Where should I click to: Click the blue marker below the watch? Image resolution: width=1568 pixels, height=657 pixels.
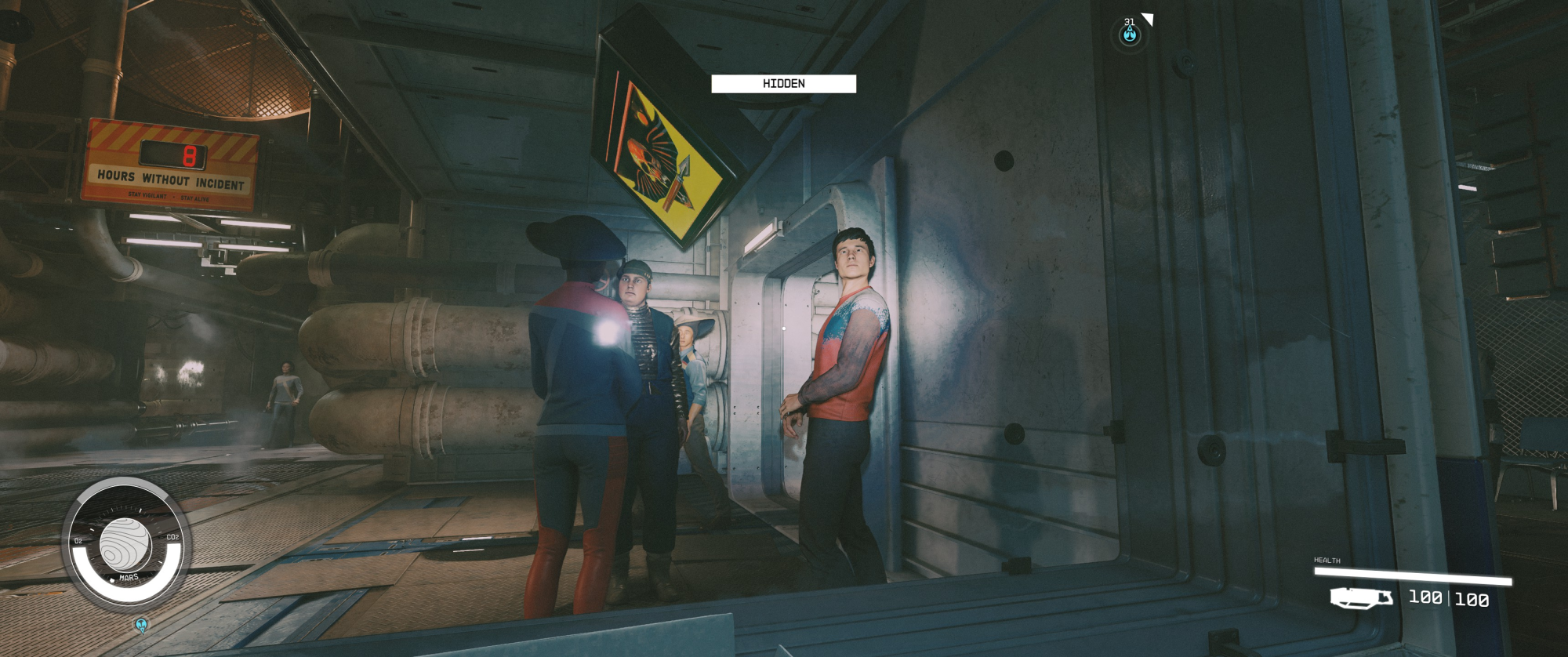[141, 625]
